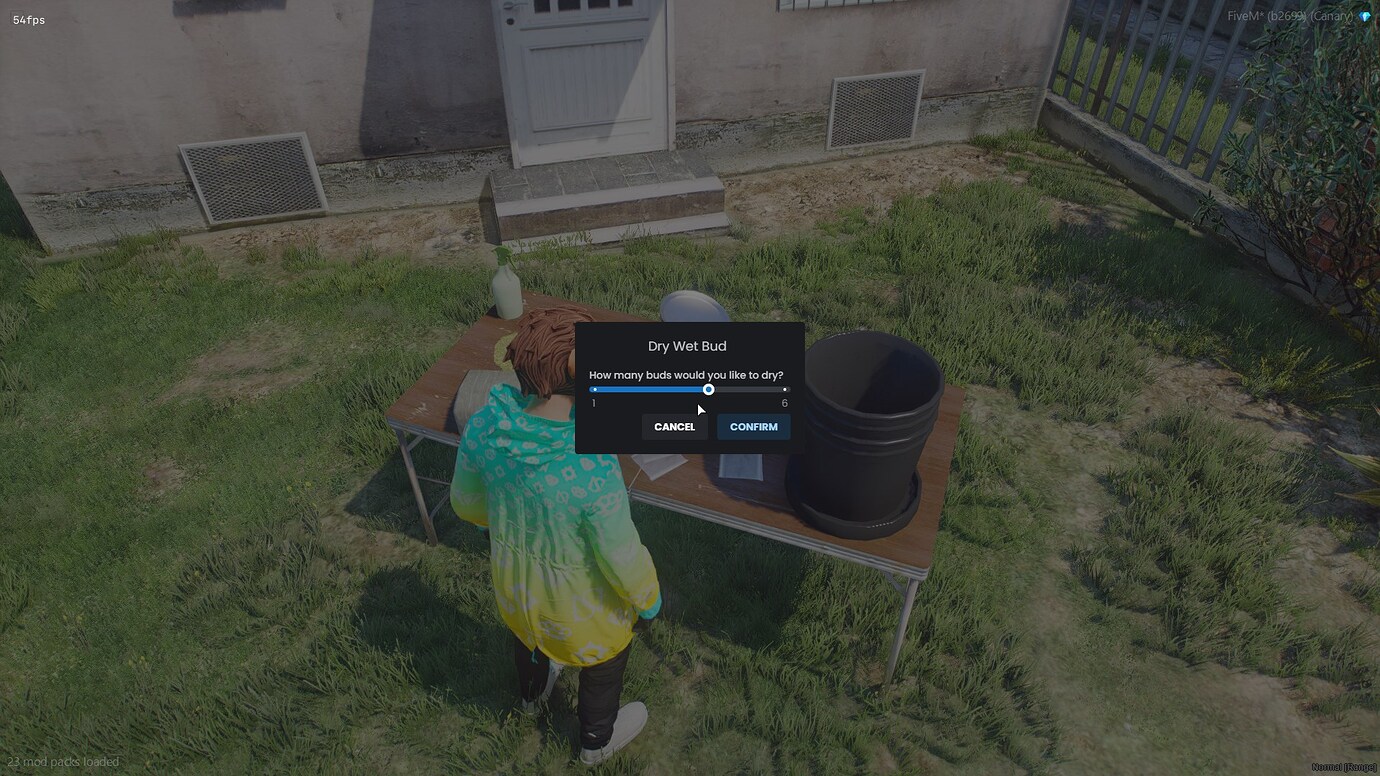Click the gray unfilled portion of the slider track
The width and height of the screenshot is (1380, 776).
pos(750,389)
